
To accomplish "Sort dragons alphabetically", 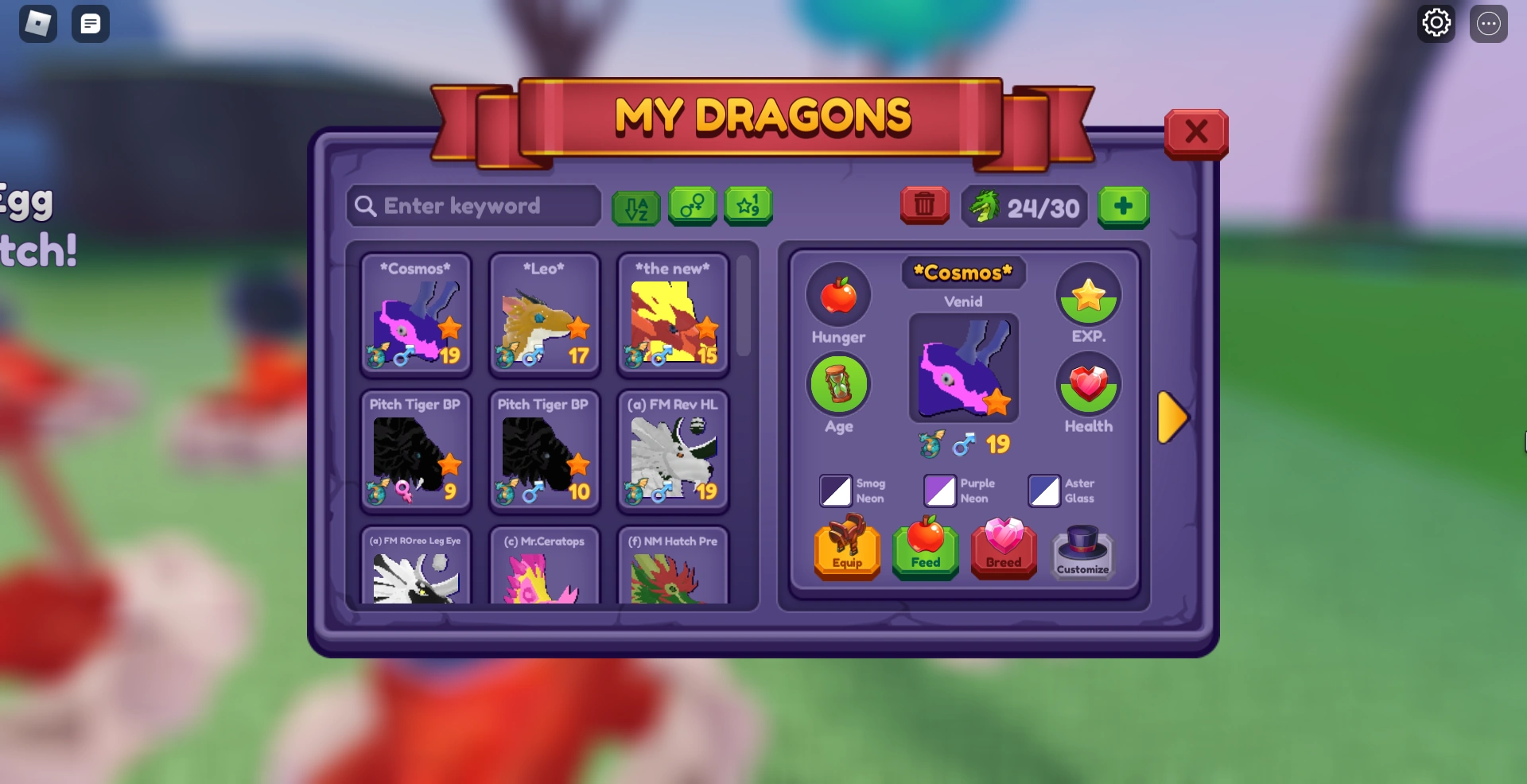I will coord(635,207).
